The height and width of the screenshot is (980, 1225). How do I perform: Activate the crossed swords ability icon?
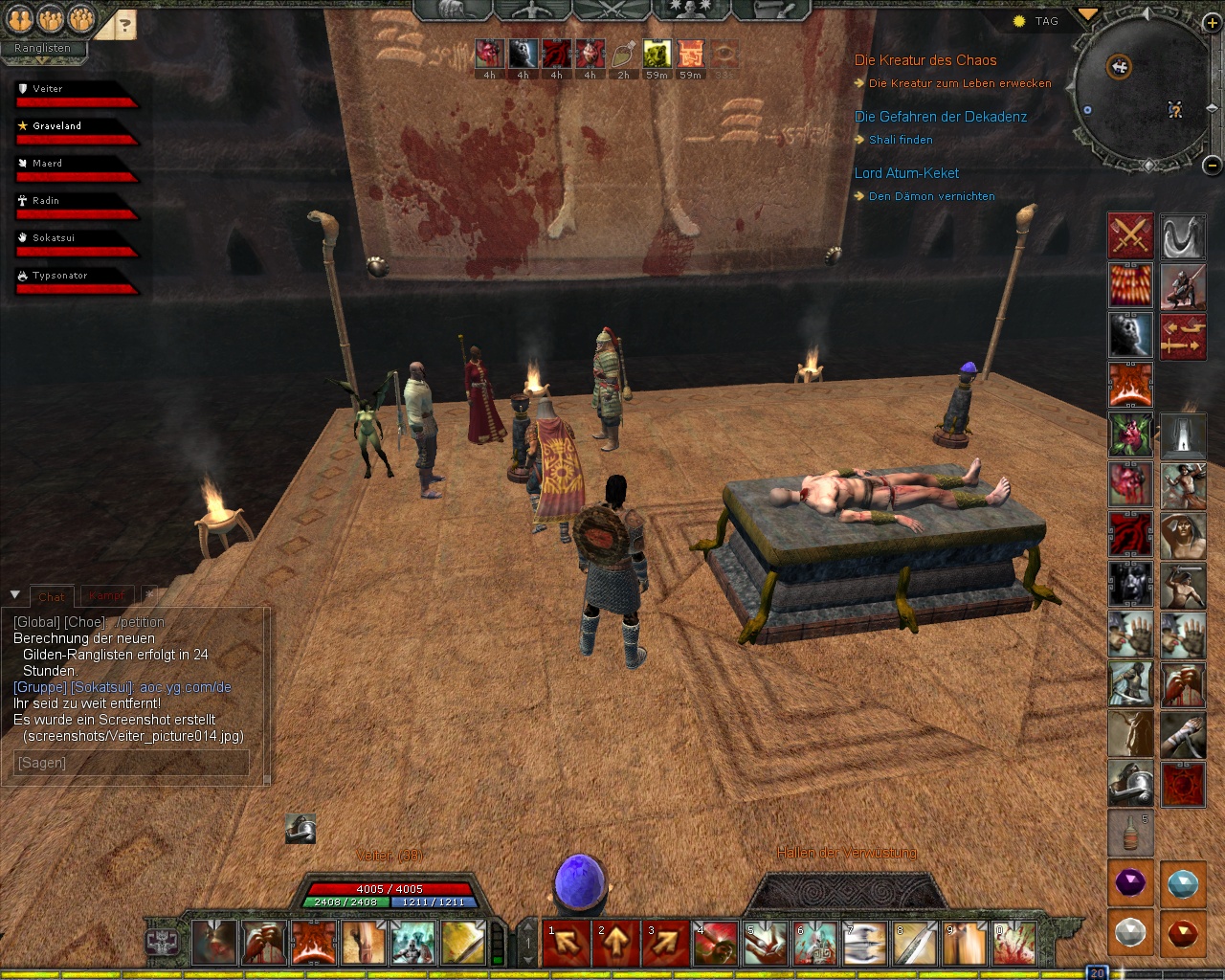coord(1130,235)
